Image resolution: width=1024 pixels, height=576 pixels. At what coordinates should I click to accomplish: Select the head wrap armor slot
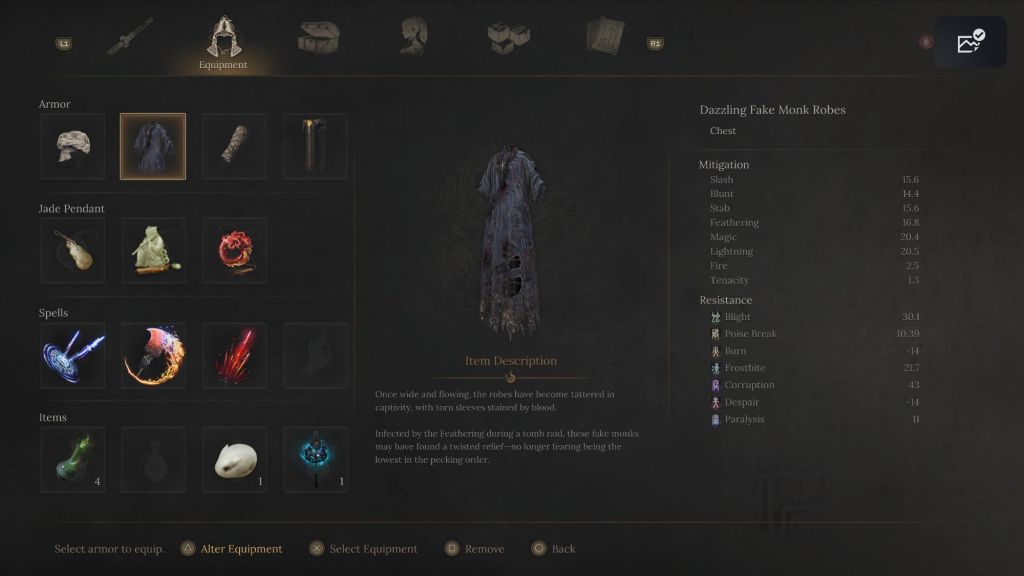[72, 146]
